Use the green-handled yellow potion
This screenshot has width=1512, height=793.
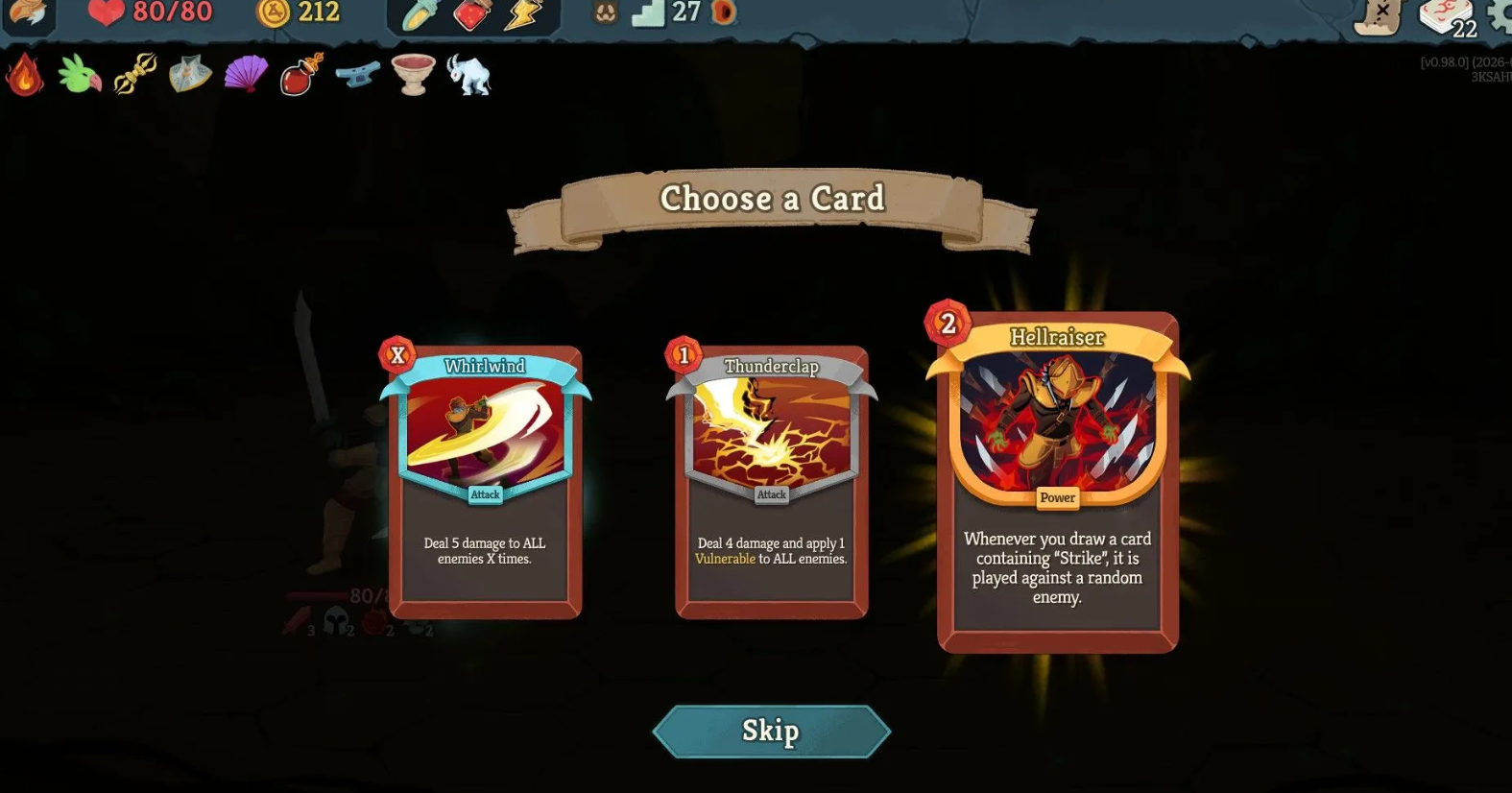click(x=420, y=14)
